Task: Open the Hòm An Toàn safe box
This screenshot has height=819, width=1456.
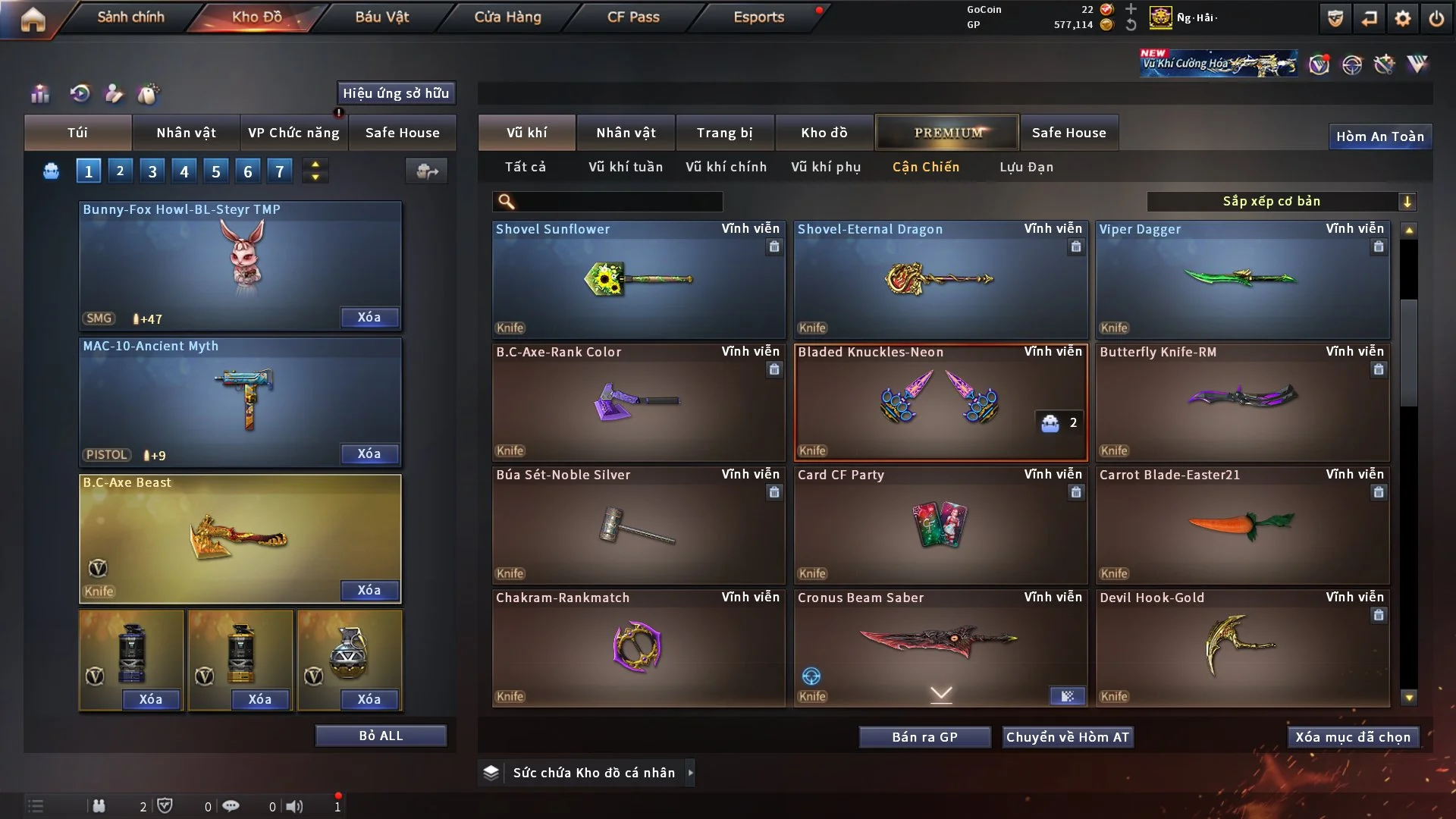Action: pyautogui.click(x=1379, y=136)
